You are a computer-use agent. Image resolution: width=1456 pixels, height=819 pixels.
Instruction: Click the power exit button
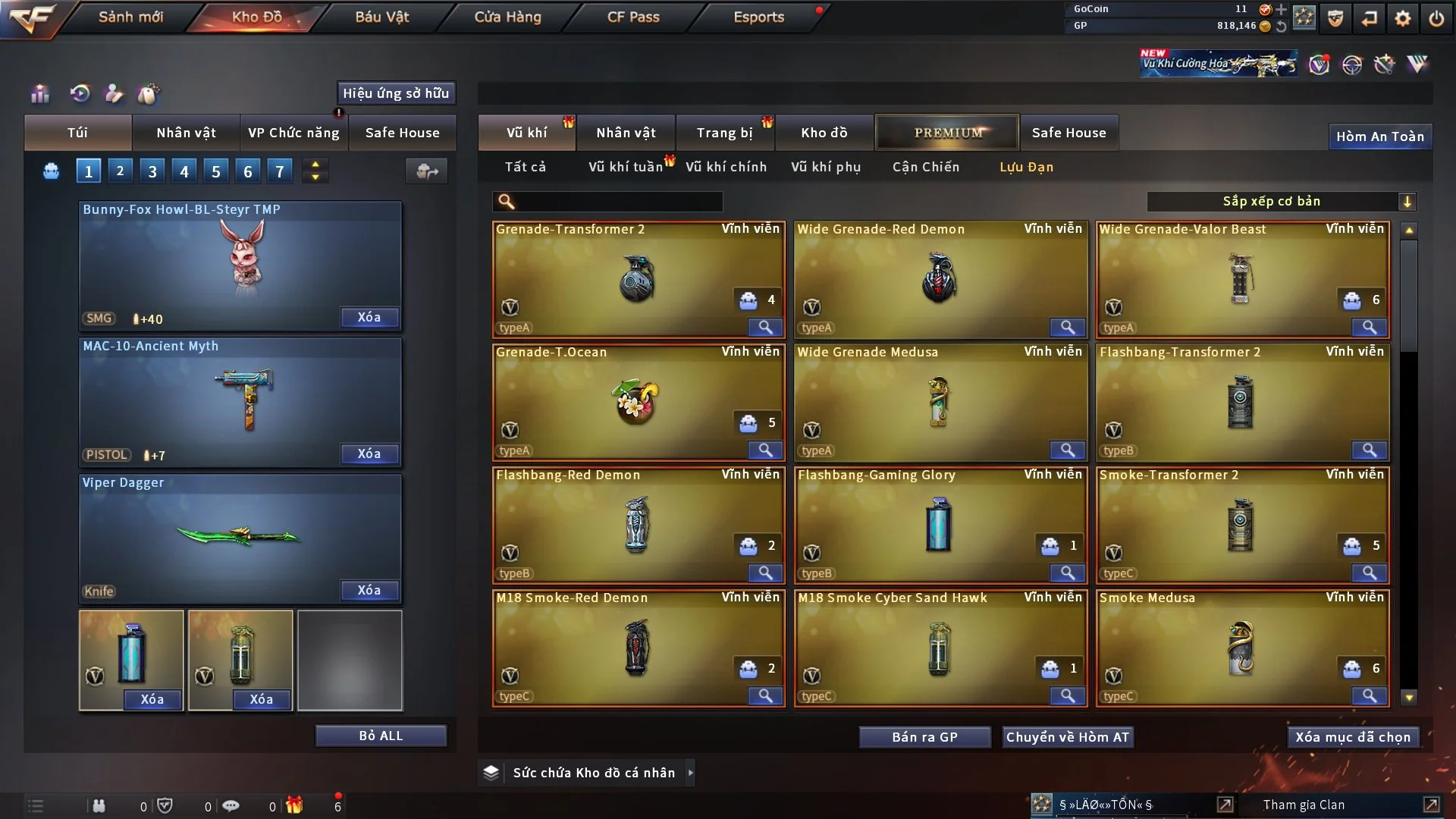[1436, 18]
